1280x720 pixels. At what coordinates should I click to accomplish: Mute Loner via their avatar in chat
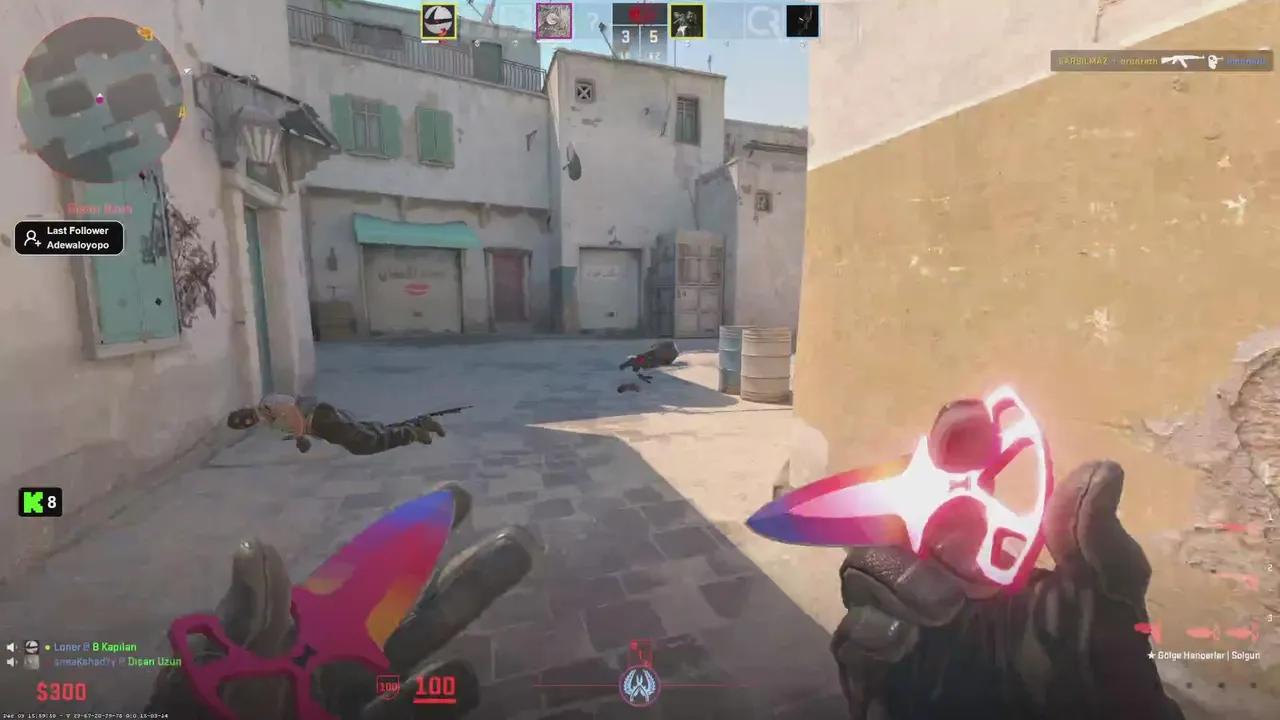click(31, 648)
